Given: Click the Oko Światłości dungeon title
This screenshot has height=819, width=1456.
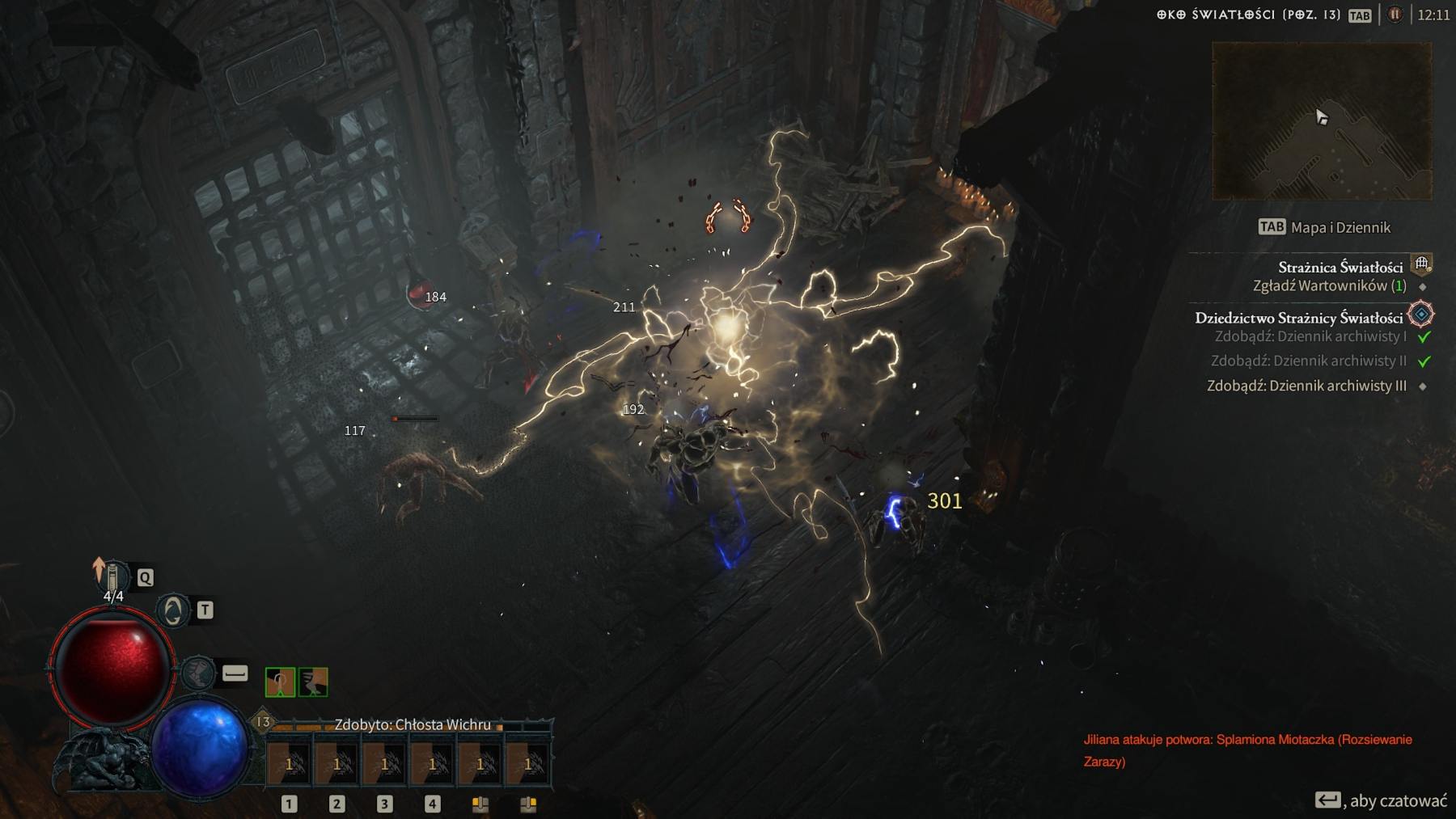Looking at the screenshot, I should point(1246,14).
